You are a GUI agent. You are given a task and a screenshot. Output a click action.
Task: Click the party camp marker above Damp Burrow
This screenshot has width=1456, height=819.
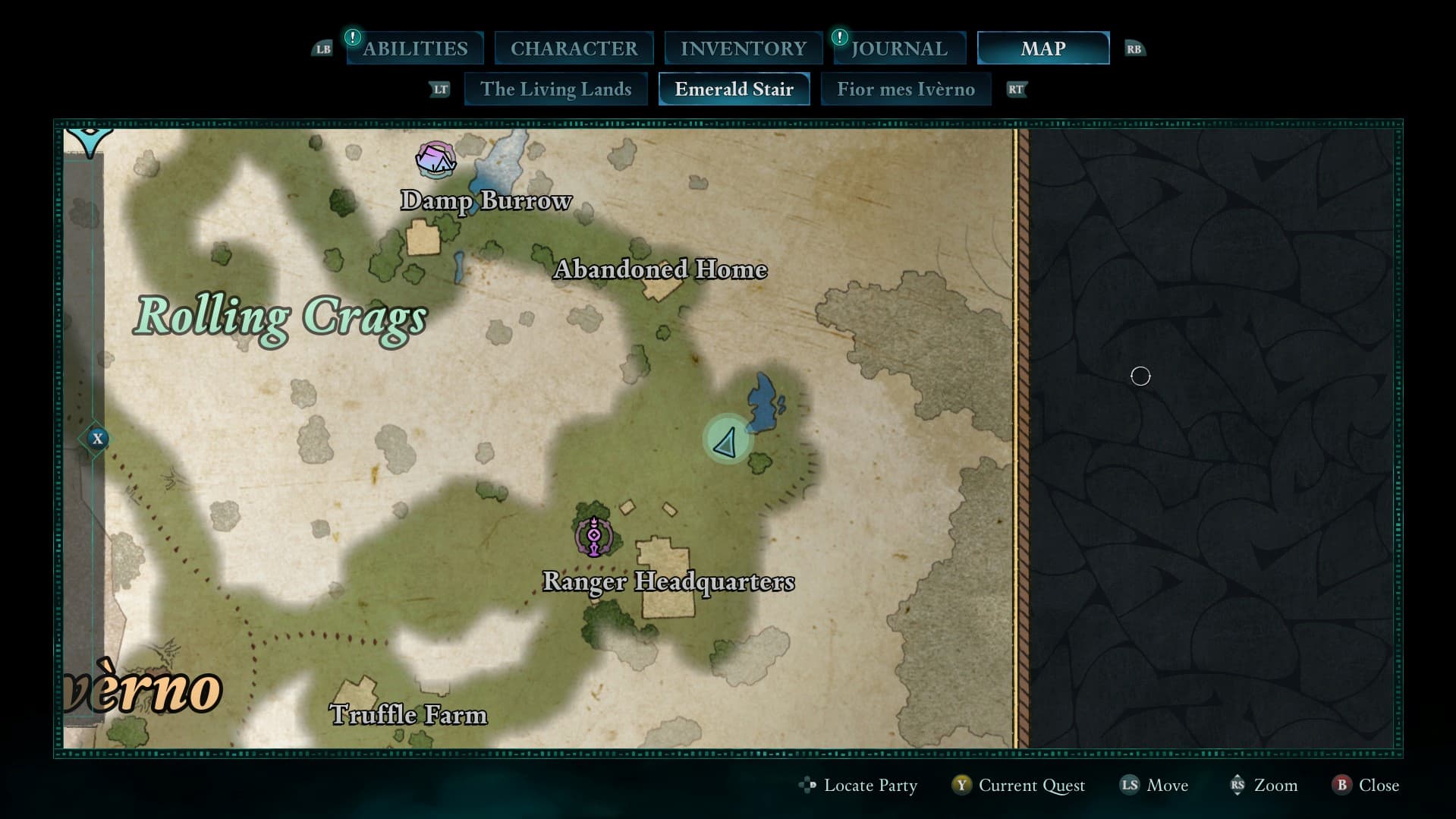click(436, 159)
